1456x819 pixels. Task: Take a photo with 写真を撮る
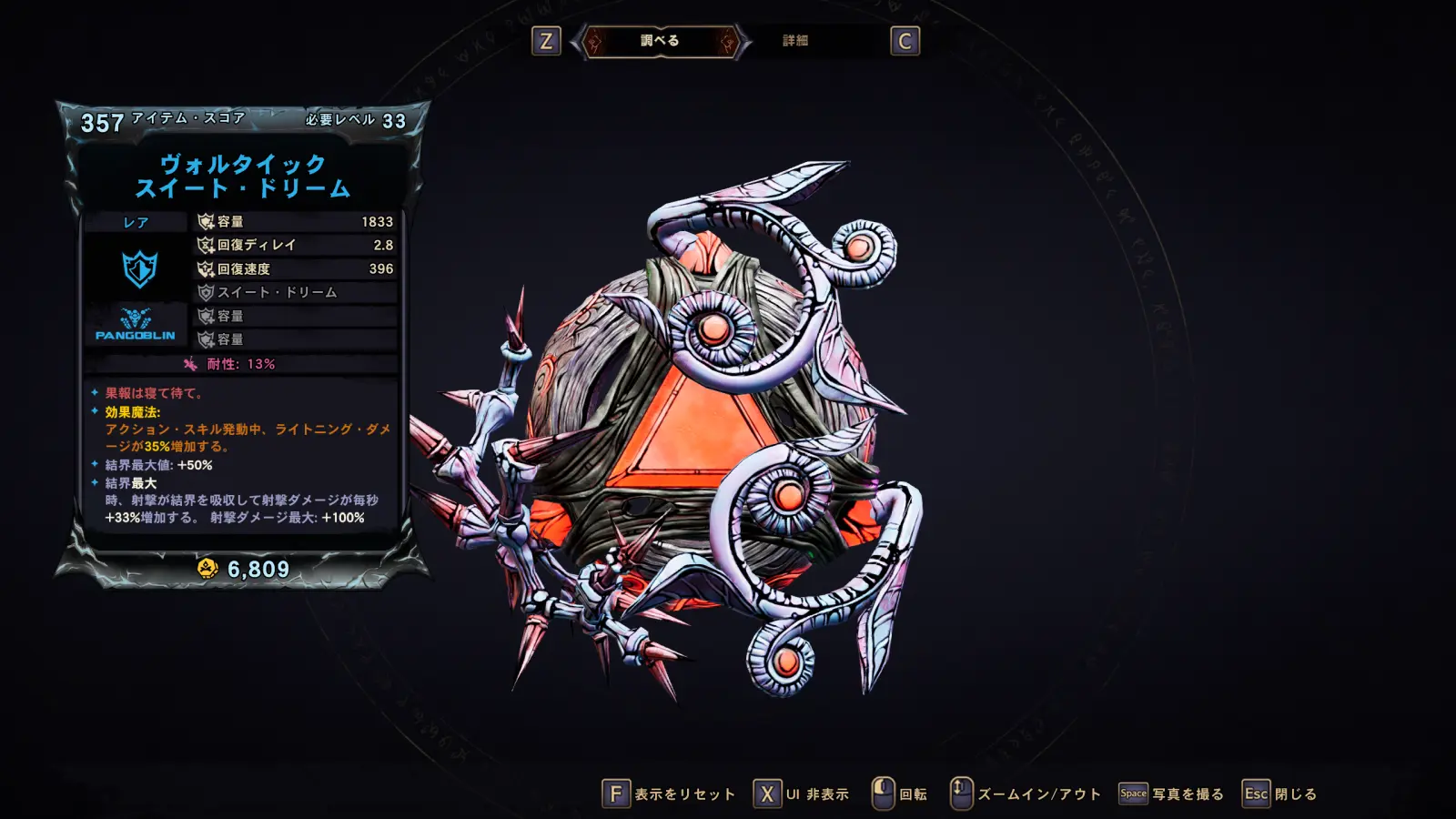tap(1172, 794)
